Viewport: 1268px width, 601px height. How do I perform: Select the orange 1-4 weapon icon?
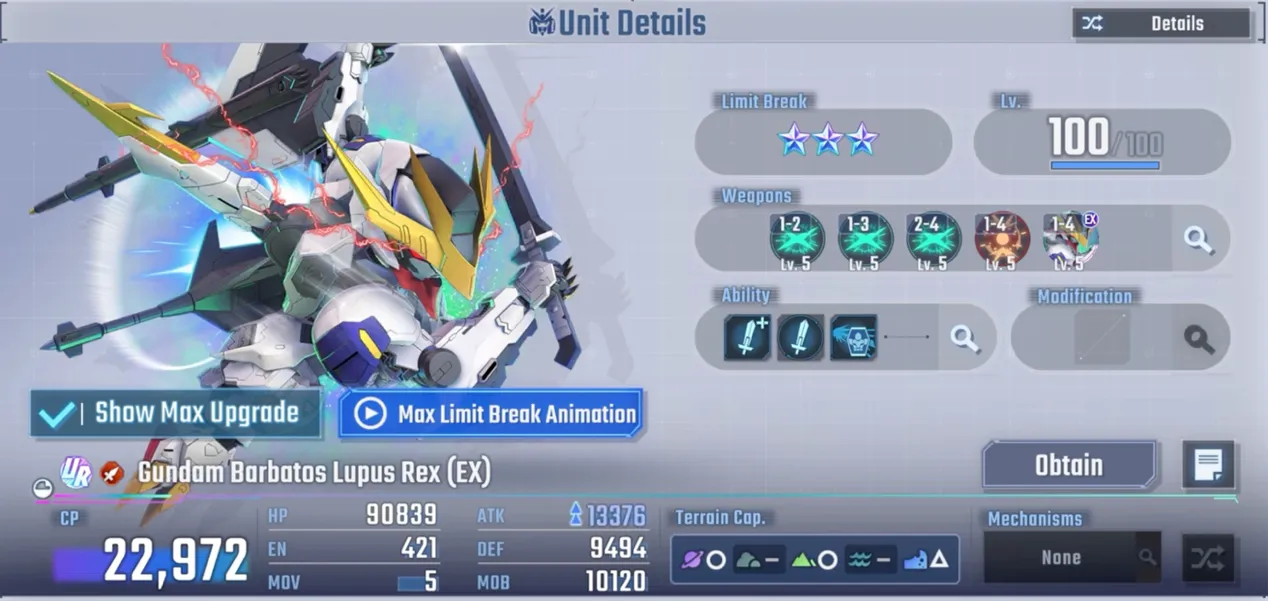[1001, 239]
